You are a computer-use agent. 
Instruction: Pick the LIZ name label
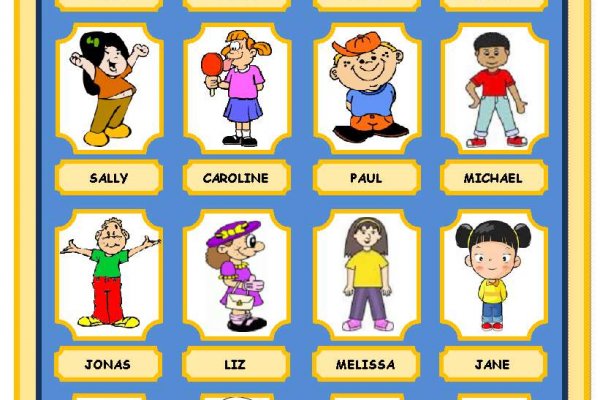coord(236,364)
